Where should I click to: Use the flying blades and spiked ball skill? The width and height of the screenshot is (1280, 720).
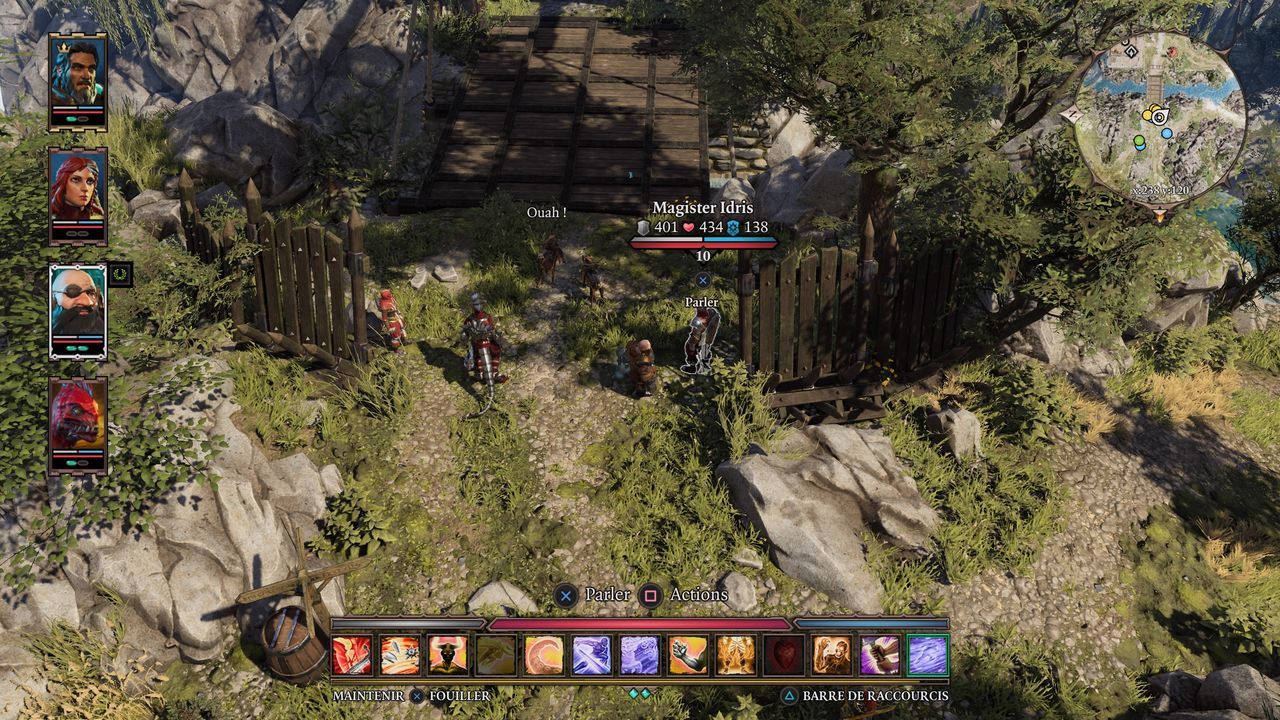(x=400, y=655)
